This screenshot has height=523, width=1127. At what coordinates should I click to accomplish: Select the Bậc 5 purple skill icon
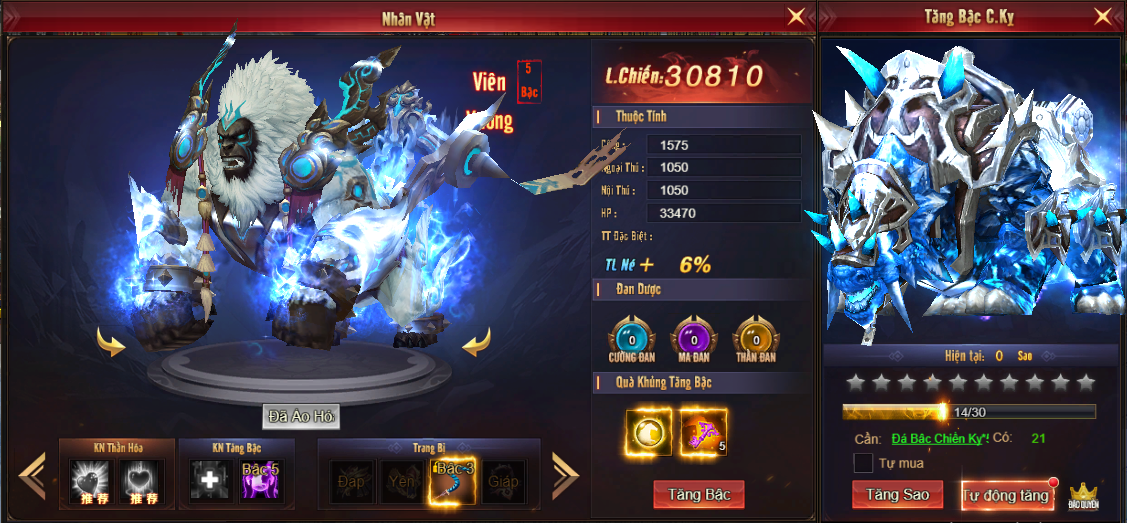coord(259,481)
